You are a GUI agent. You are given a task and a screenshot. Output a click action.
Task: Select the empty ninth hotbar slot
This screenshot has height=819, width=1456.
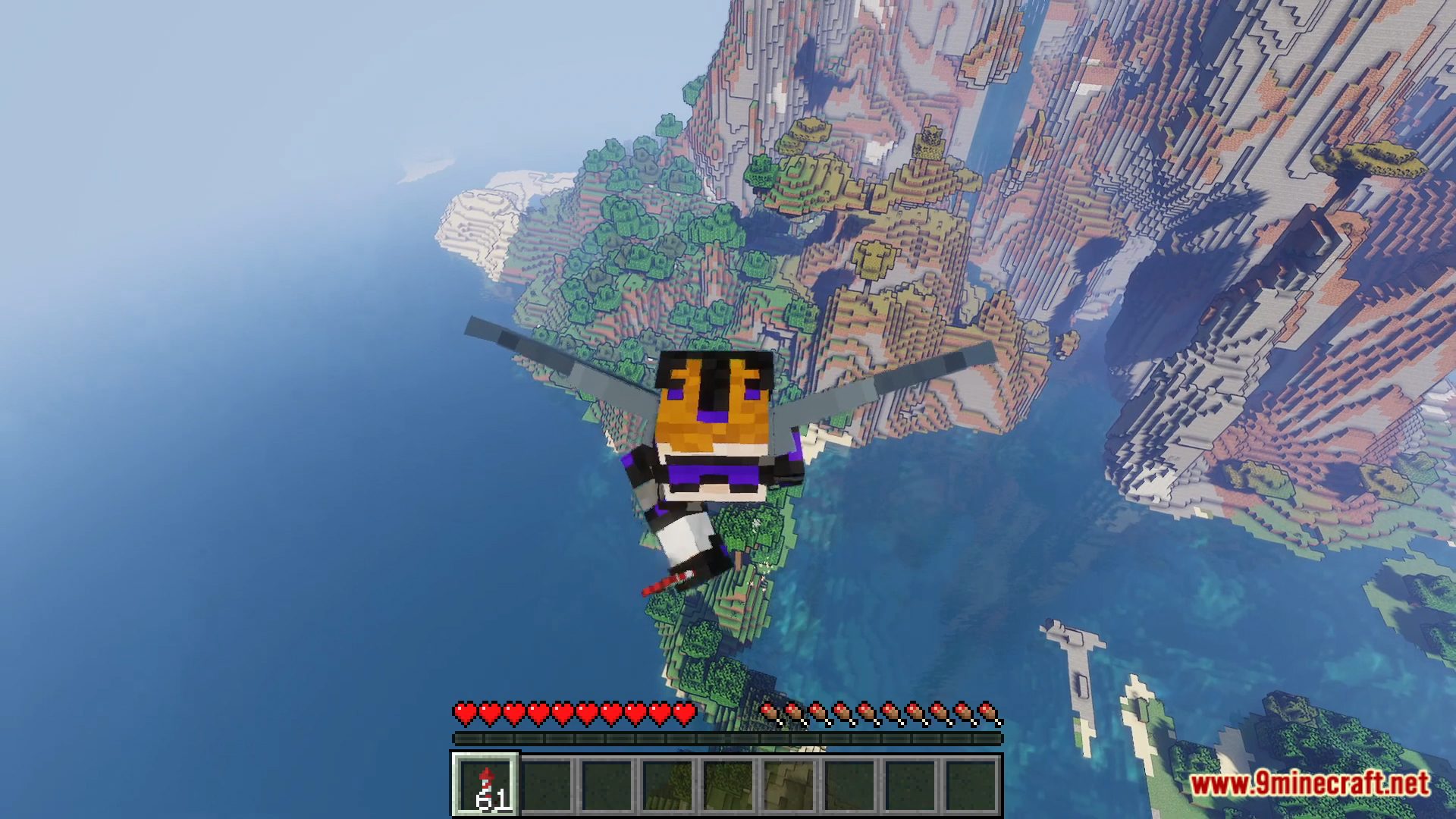pyautogui.click(x=971, y=785)
